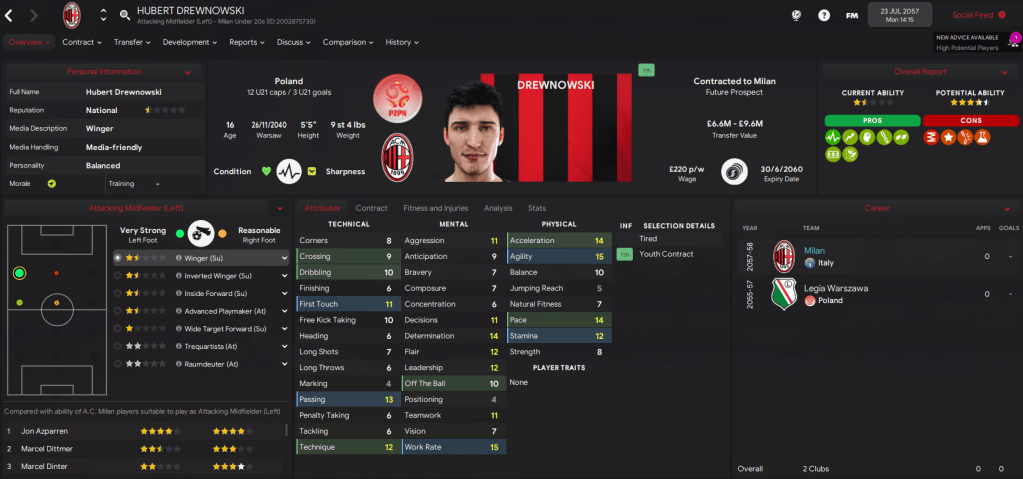
Task: Open the Contract dropdown menu
Action: coord(82,42)
